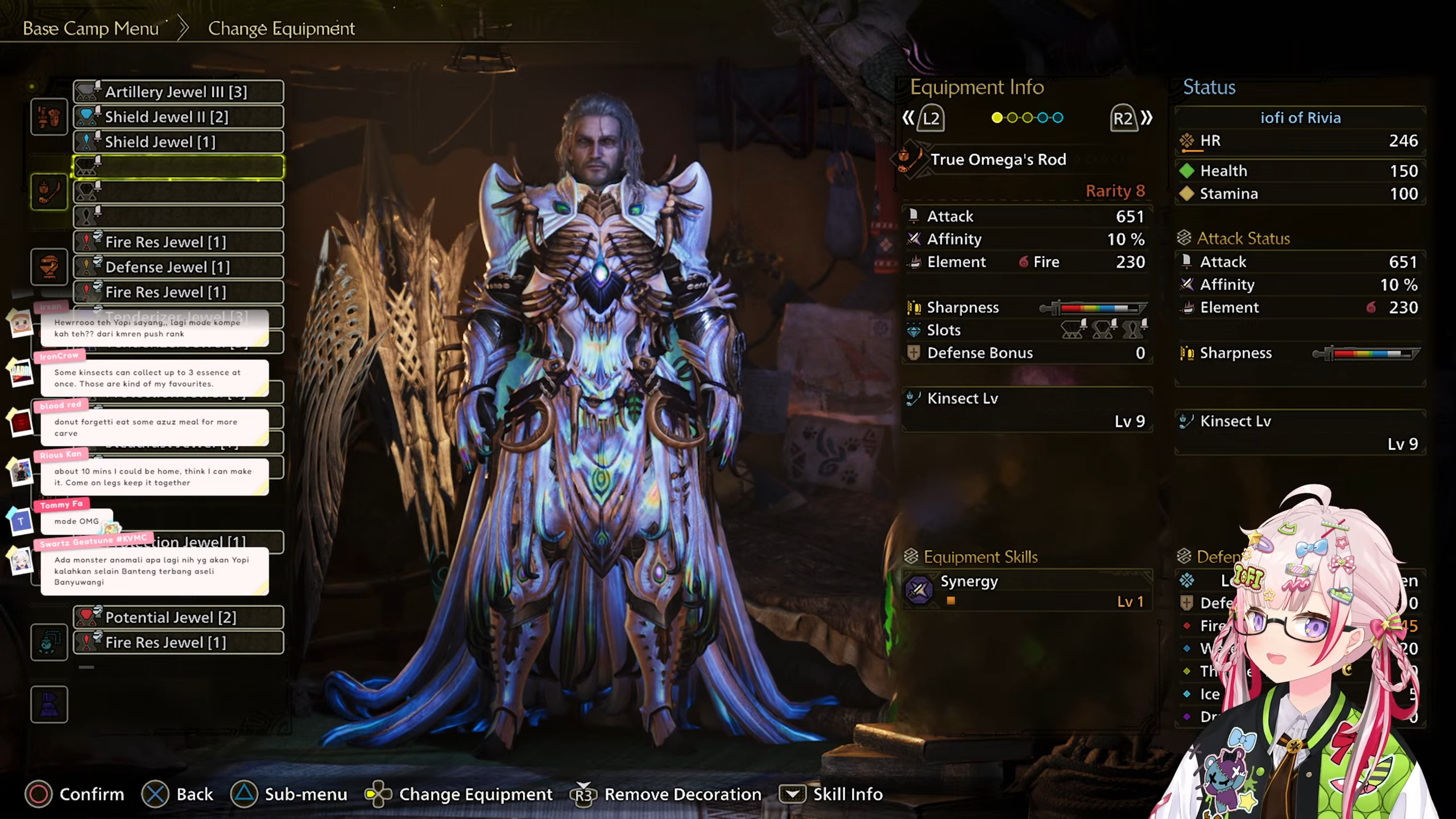Image resolution: width=1456 pixels, height=819 pixels.
Task: Select the Defense Jewel [1] slot
Action: coord(178,267)
